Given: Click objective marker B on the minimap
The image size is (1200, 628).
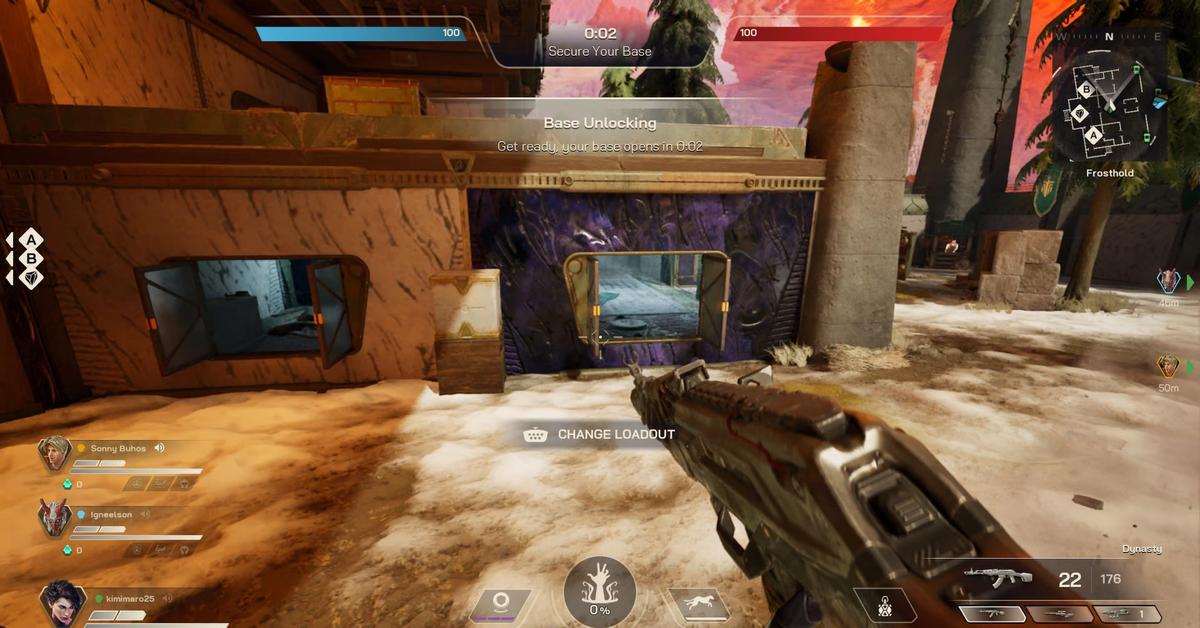Looking at the screenshot, I should point(1086,89).
